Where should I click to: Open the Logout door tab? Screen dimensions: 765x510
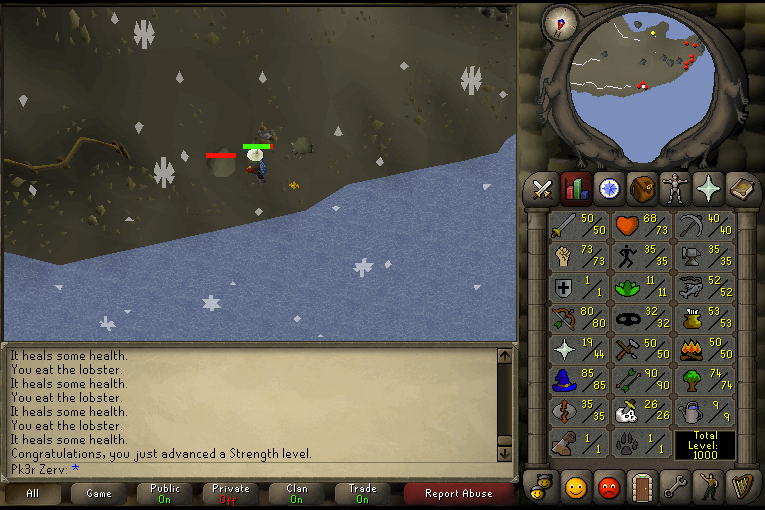coord(641,487)
